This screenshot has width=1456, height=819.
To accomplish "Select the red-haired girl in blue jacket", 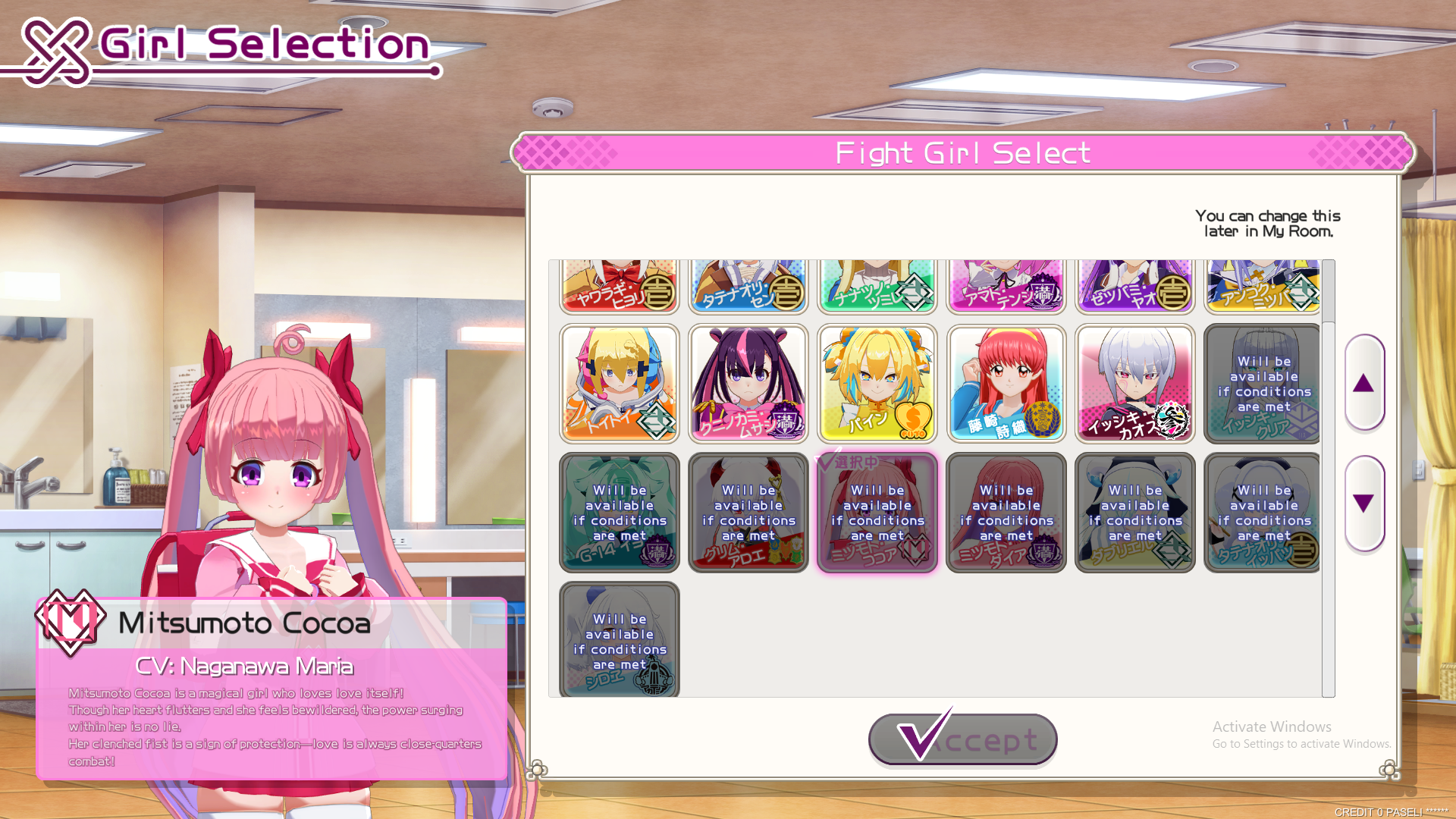I will click(1006, 384).
